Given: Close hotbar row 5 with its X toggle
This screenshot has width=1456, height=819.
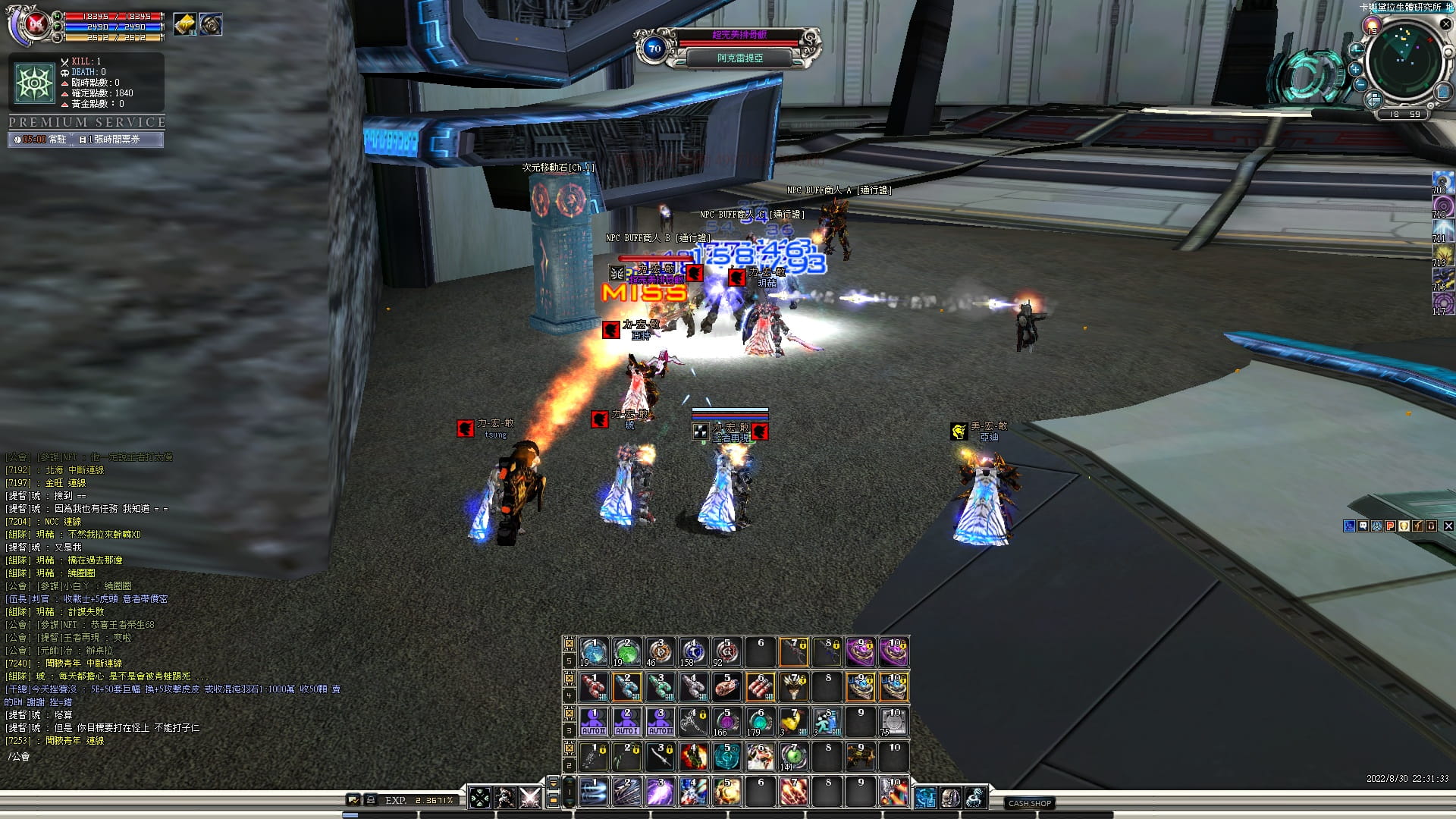Looking at the screenshot, I should point(569,643).
